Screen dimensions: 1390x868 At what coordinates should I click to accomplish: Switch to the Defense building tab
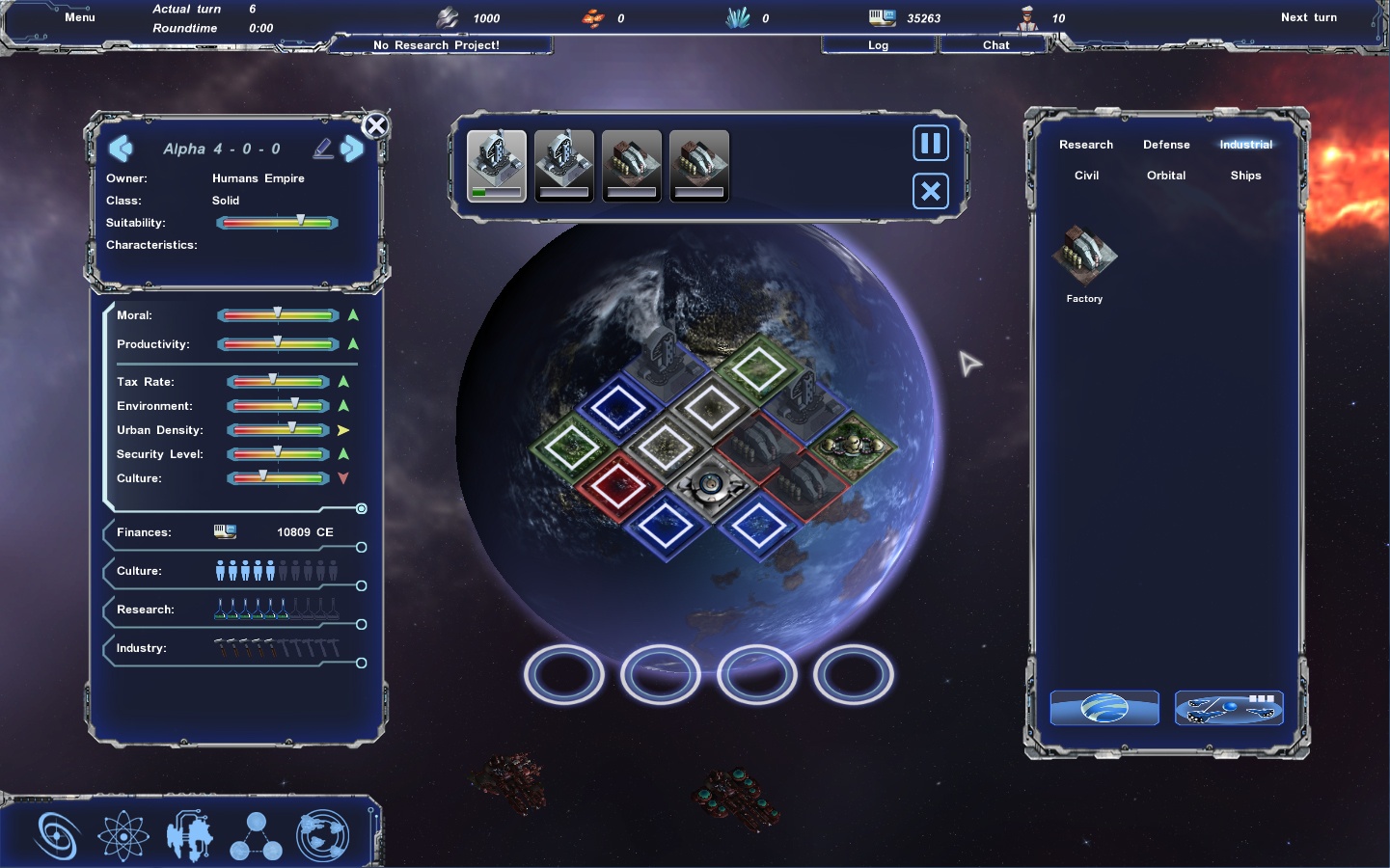pos(1166,145)
